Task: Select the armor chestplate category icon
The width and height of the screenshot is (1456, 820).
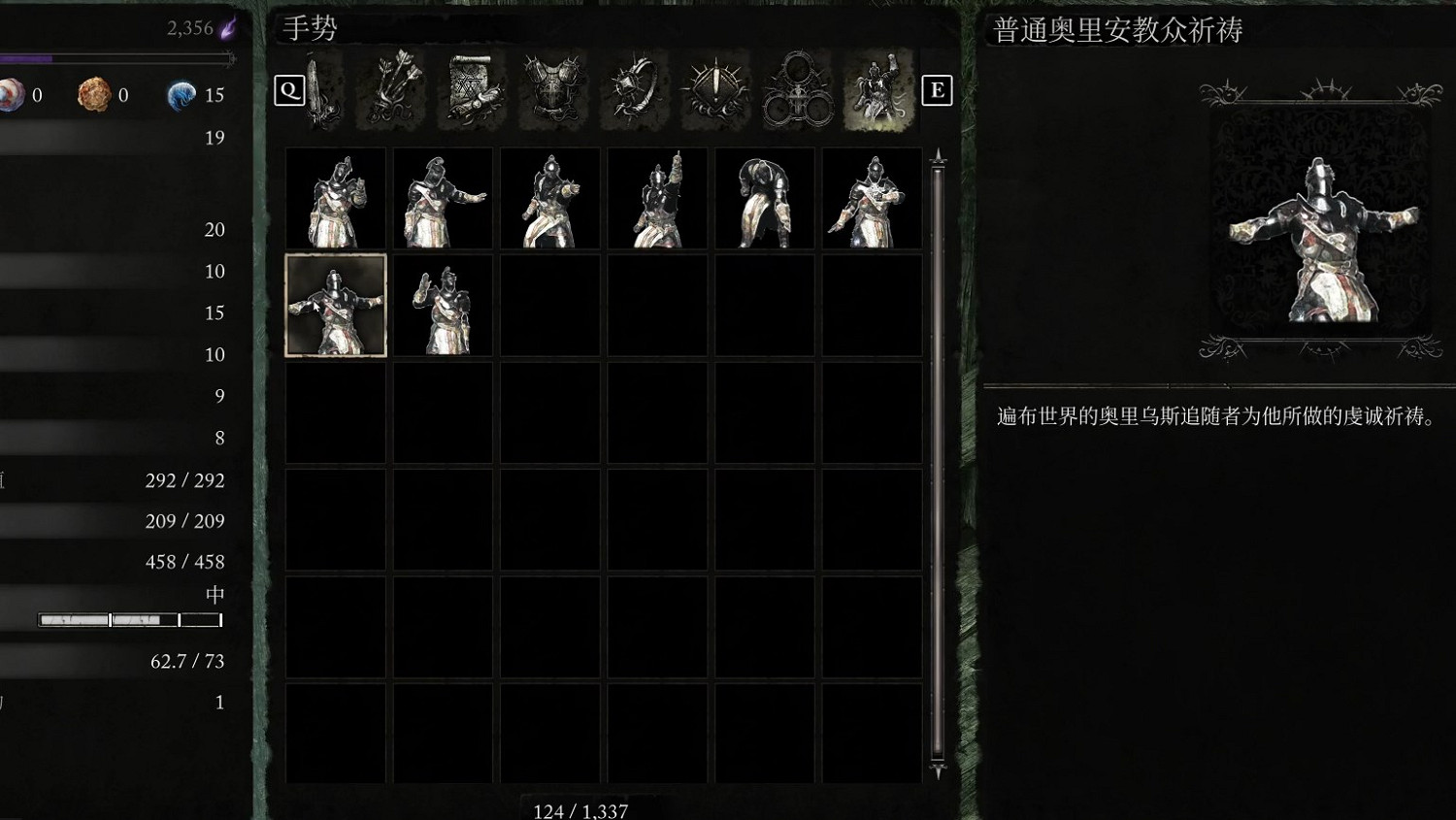Action: tap(551, 92)
